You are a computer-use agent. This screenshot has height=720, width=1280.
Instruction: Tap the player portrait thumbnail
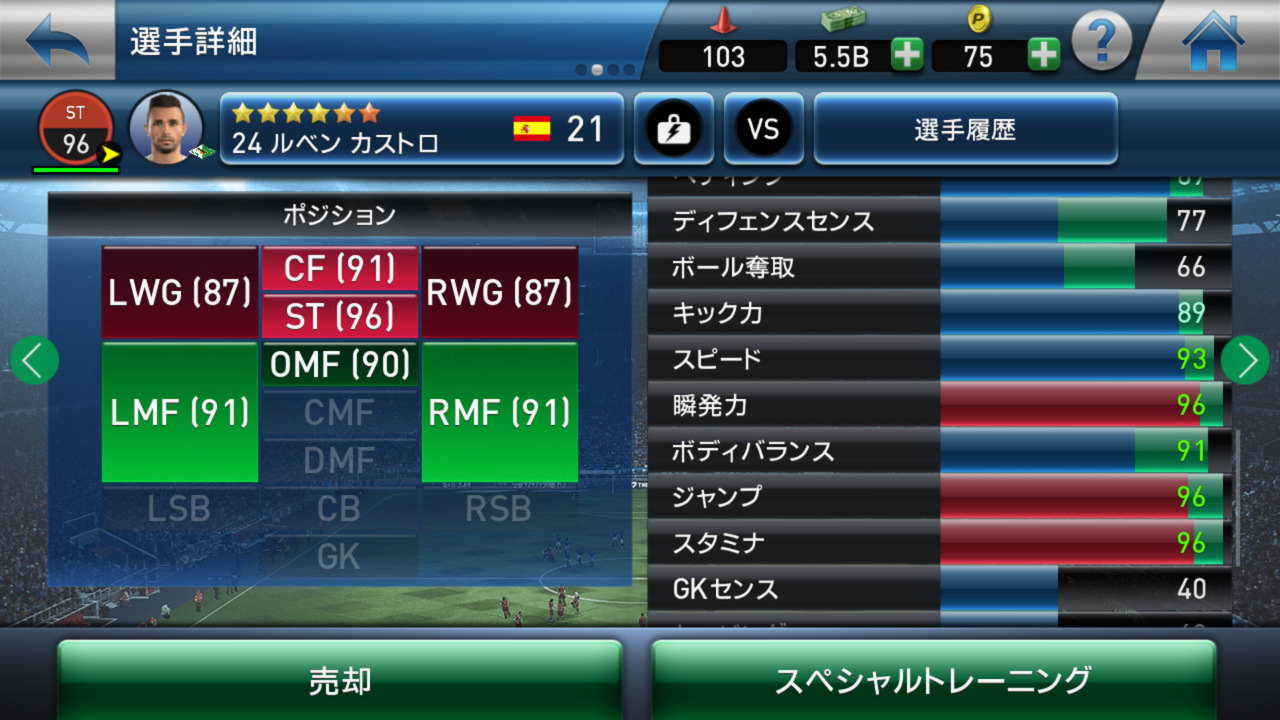(166, 127)
